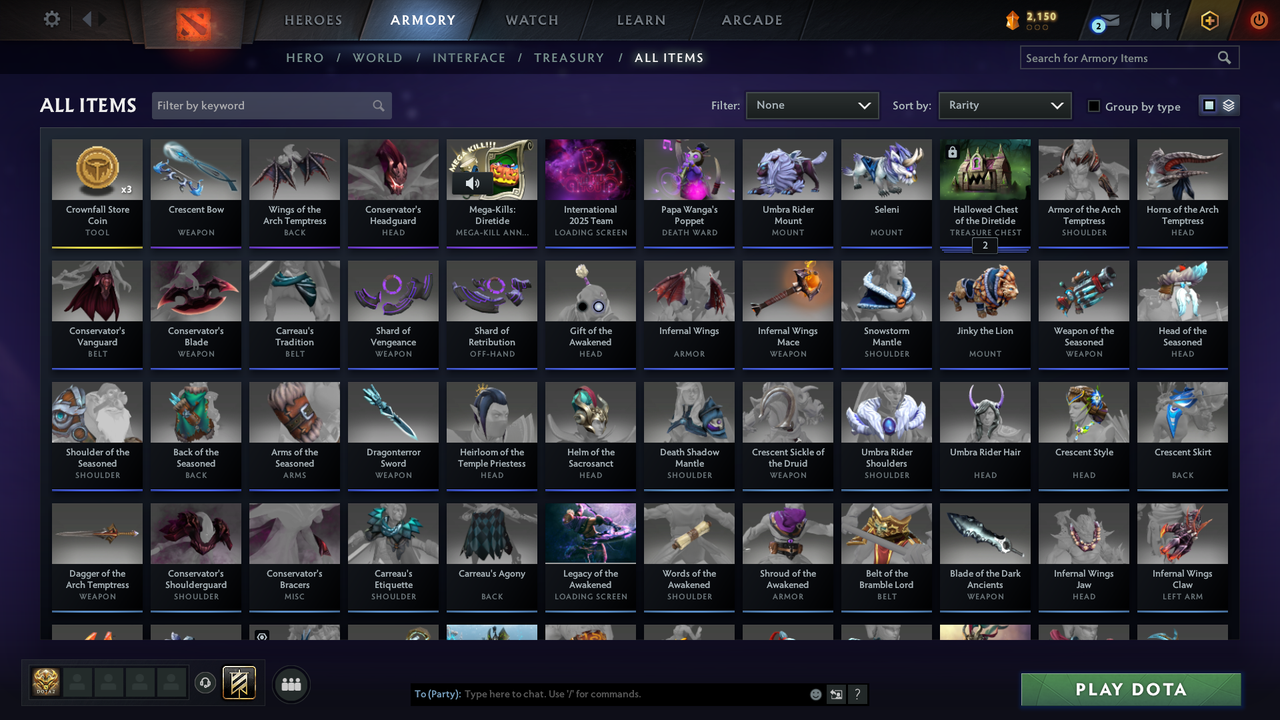Toggle the layered view icon

(1228, 104)
